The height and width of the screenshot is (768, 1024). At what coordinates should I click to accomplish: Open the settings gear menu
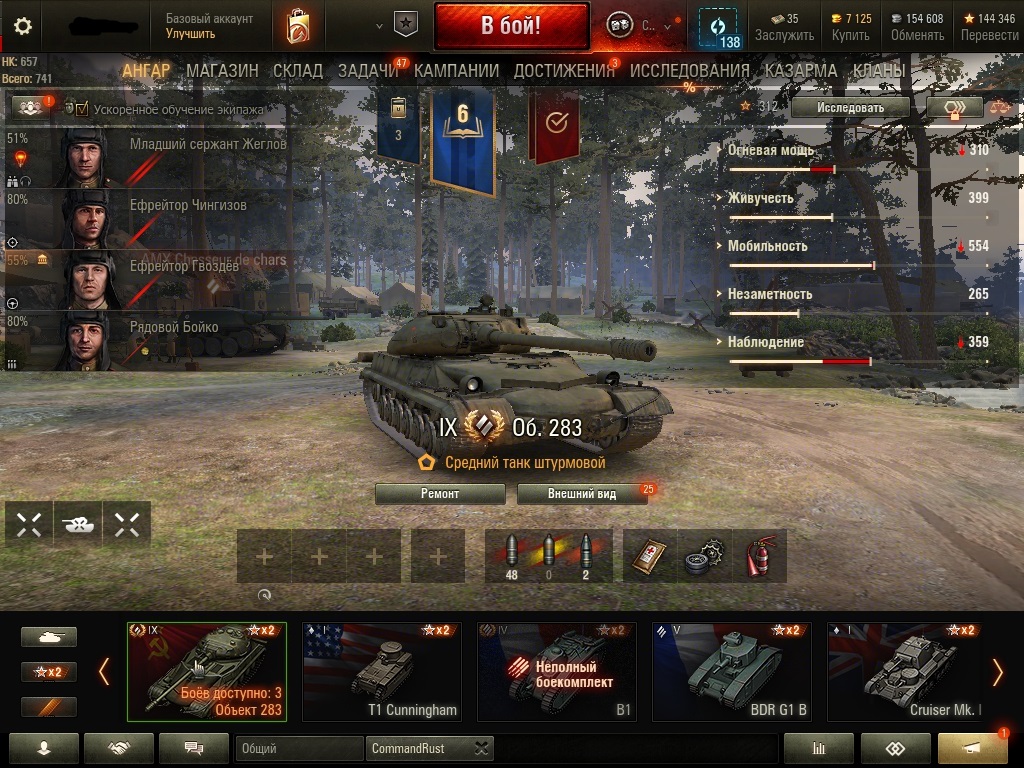[22, 26]
